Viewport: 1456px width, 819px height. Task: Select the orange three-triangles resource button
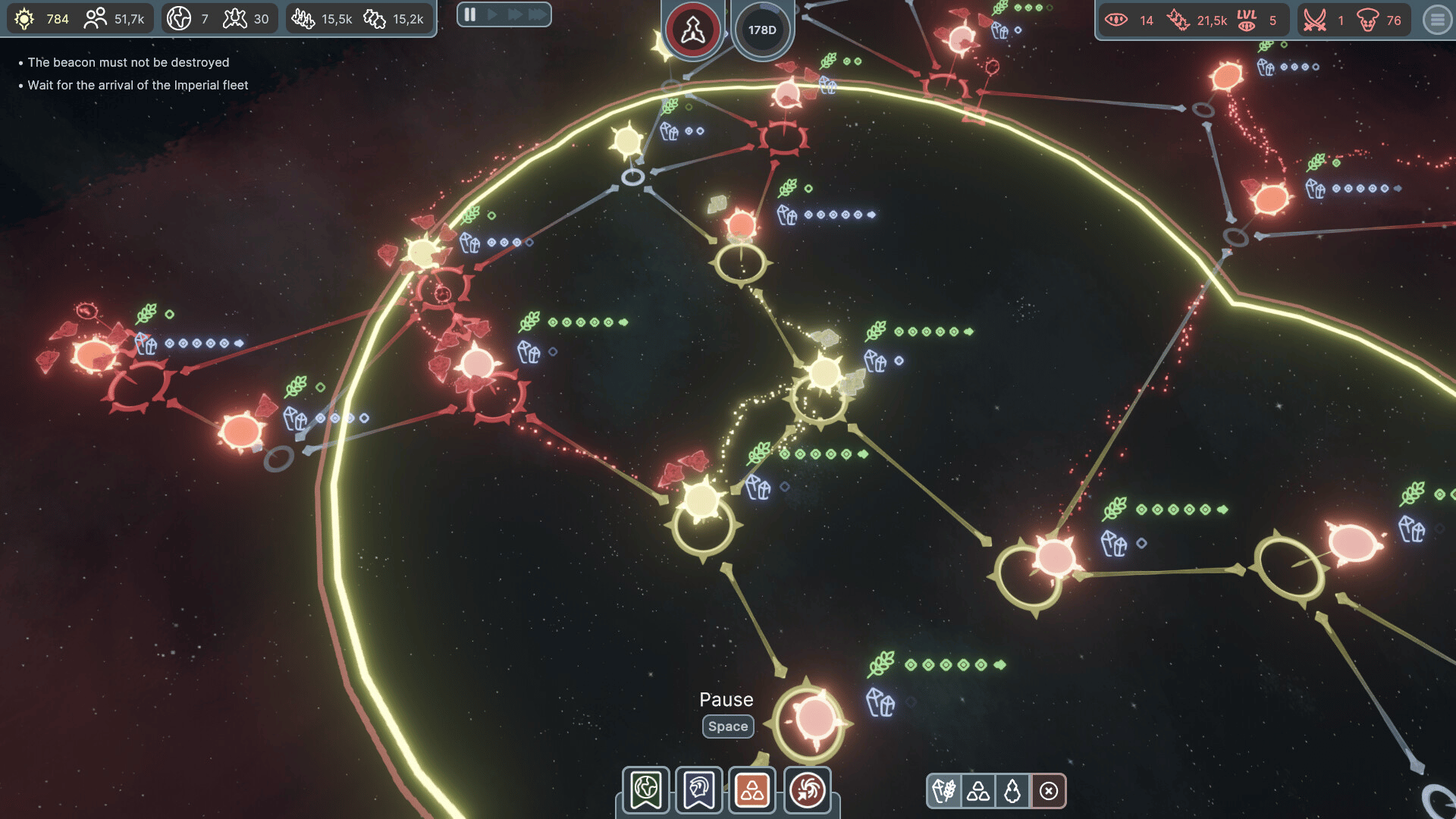[x=752, y=790]
